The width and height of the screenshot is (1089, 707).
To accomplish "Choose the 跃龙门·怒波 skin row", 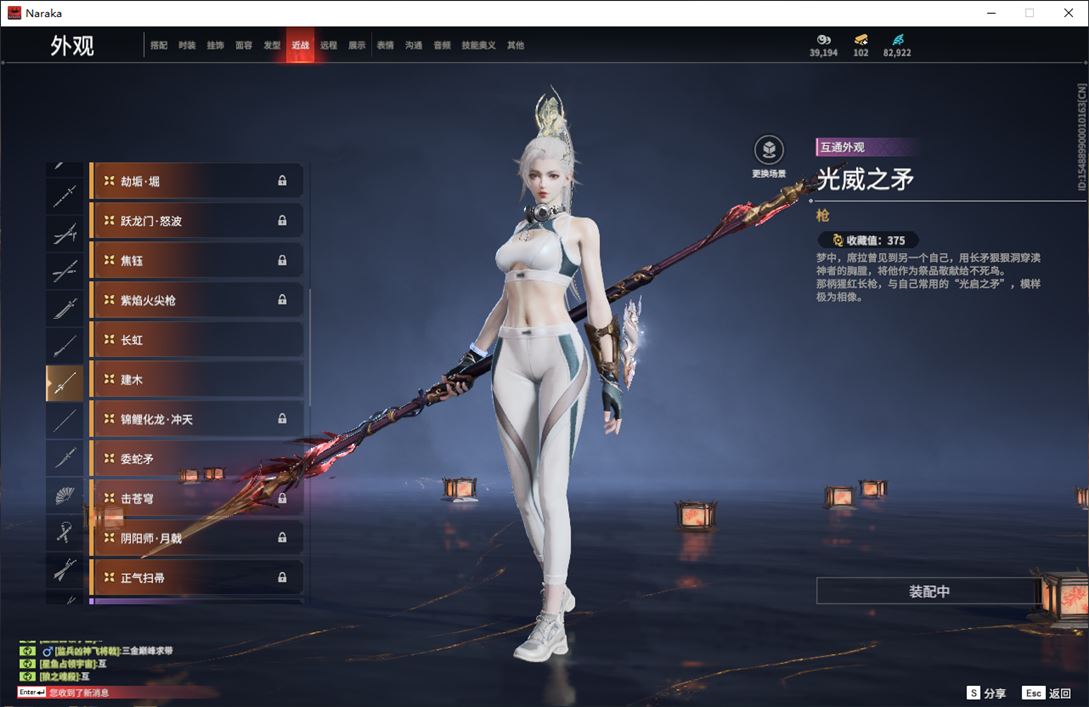I will click(x=196, y=221).
